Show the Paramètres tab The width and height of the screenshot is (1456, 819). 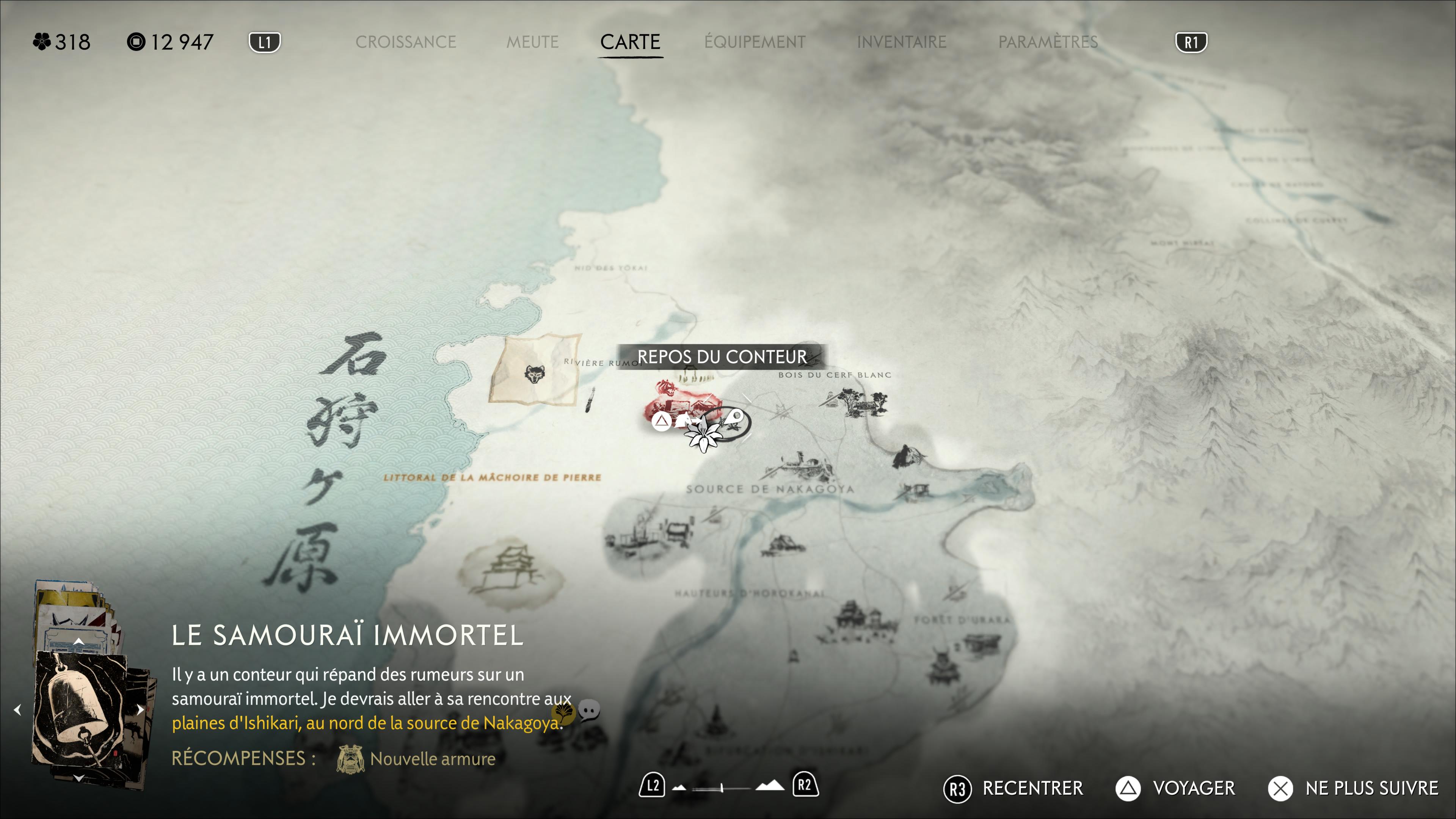1047,42
